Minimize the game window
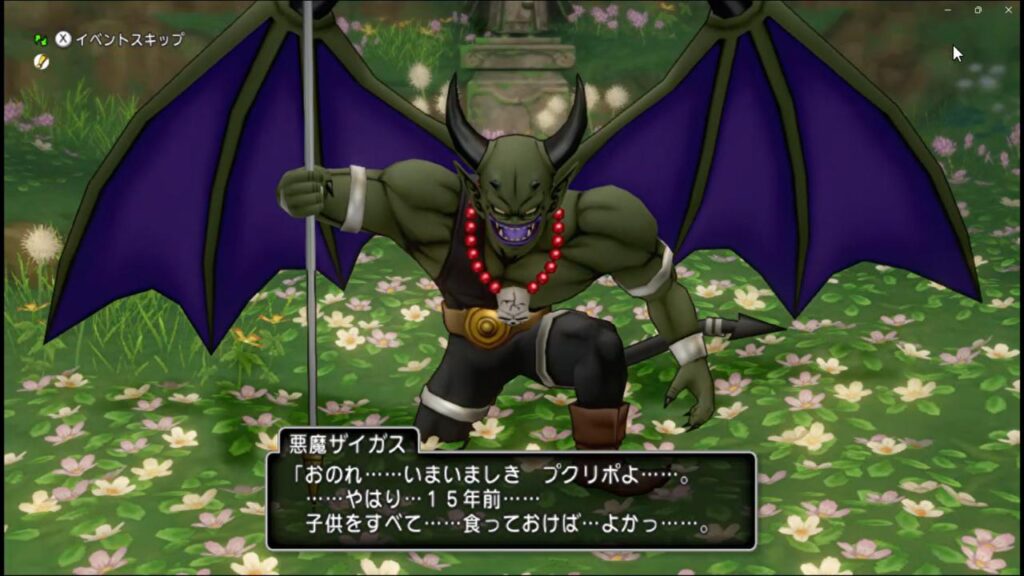 [950, 9]
